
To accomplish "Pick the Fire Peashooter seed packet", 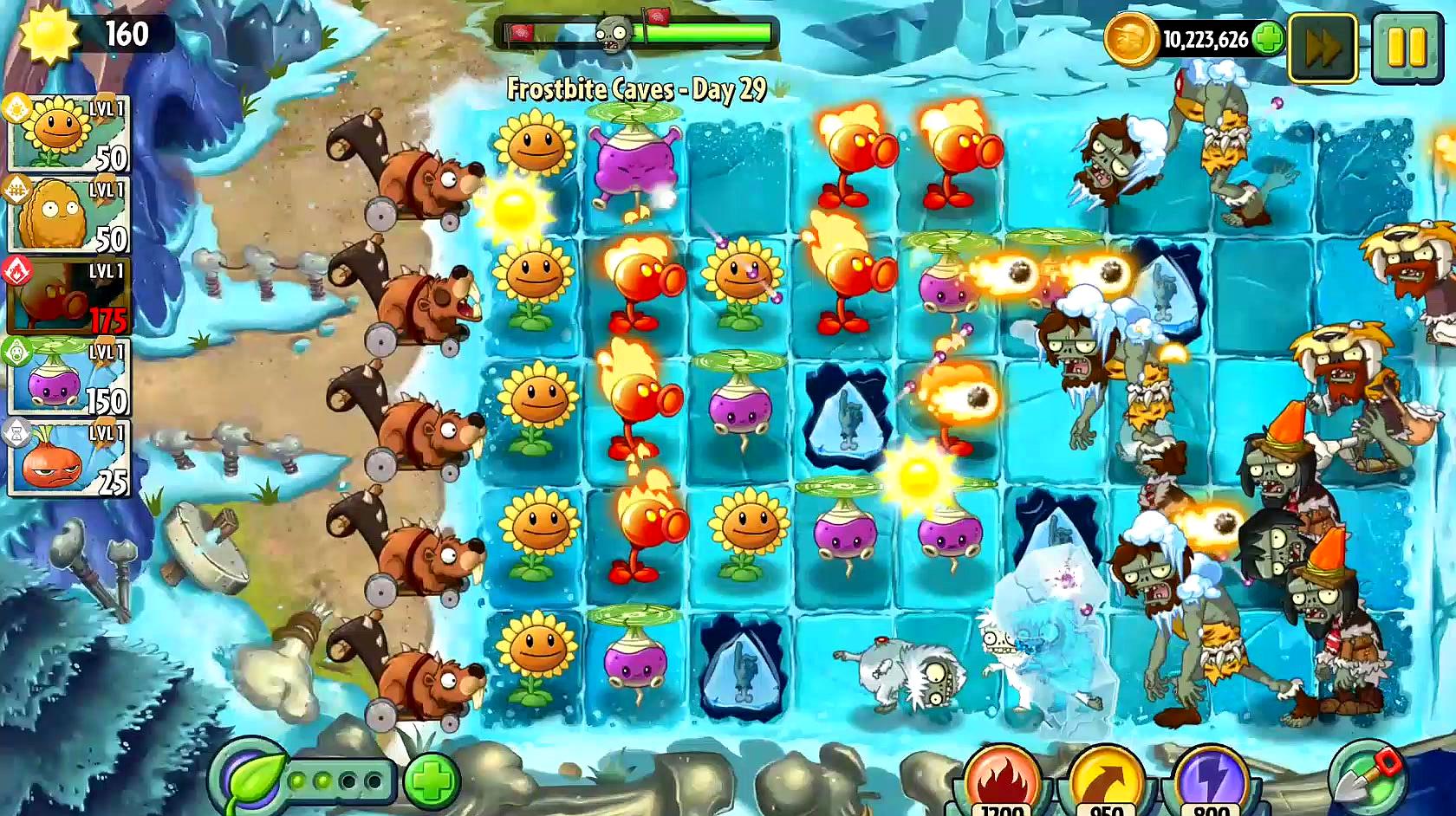I will 68,296.
